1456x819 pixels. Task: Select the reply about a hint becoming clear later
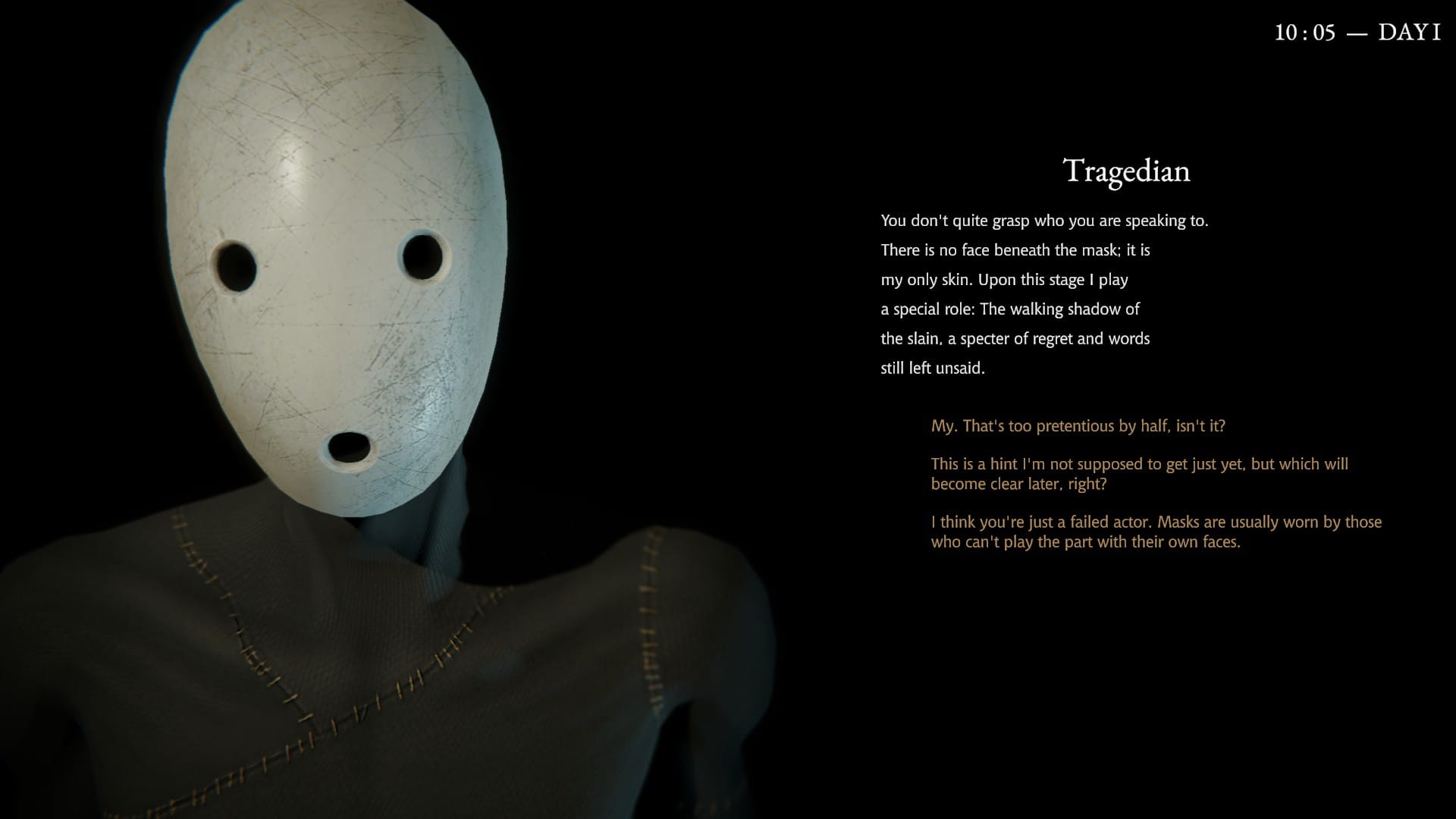1139,474
